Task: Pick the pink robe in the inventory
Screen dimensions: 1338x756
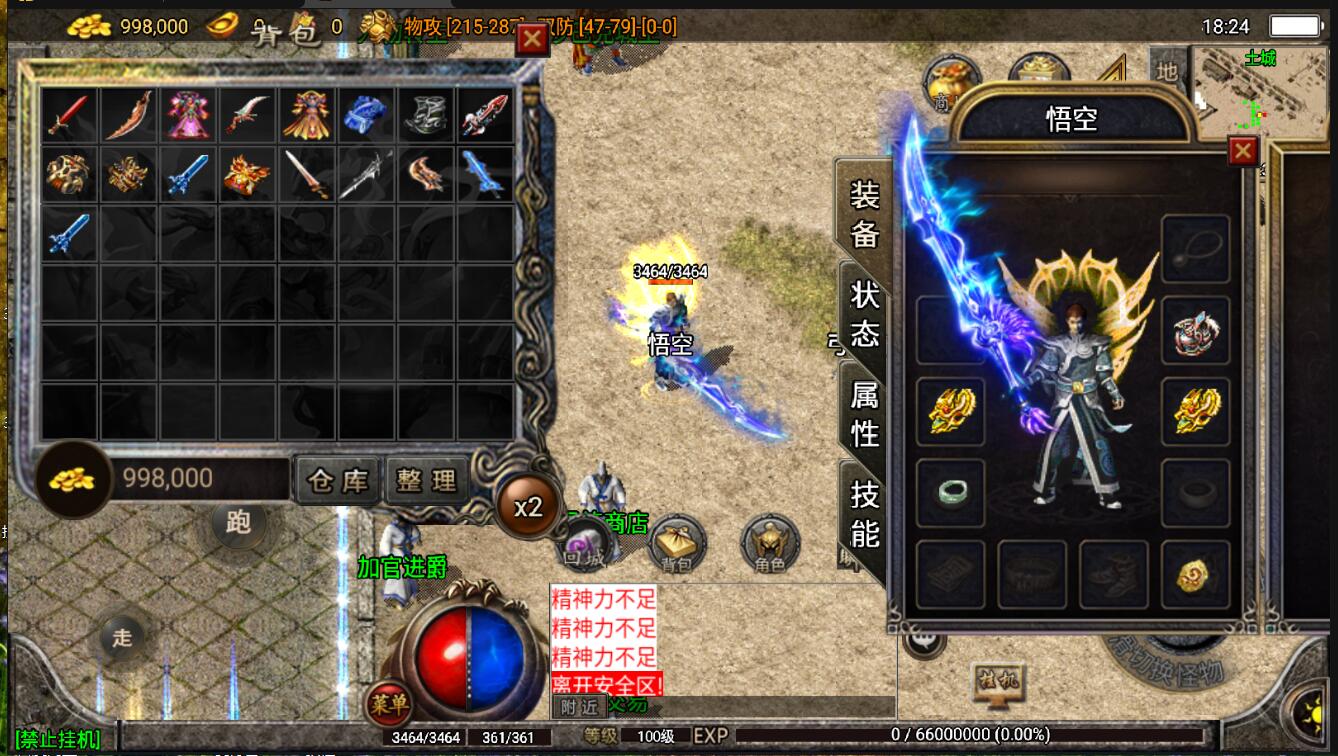Action: [188, 115]
